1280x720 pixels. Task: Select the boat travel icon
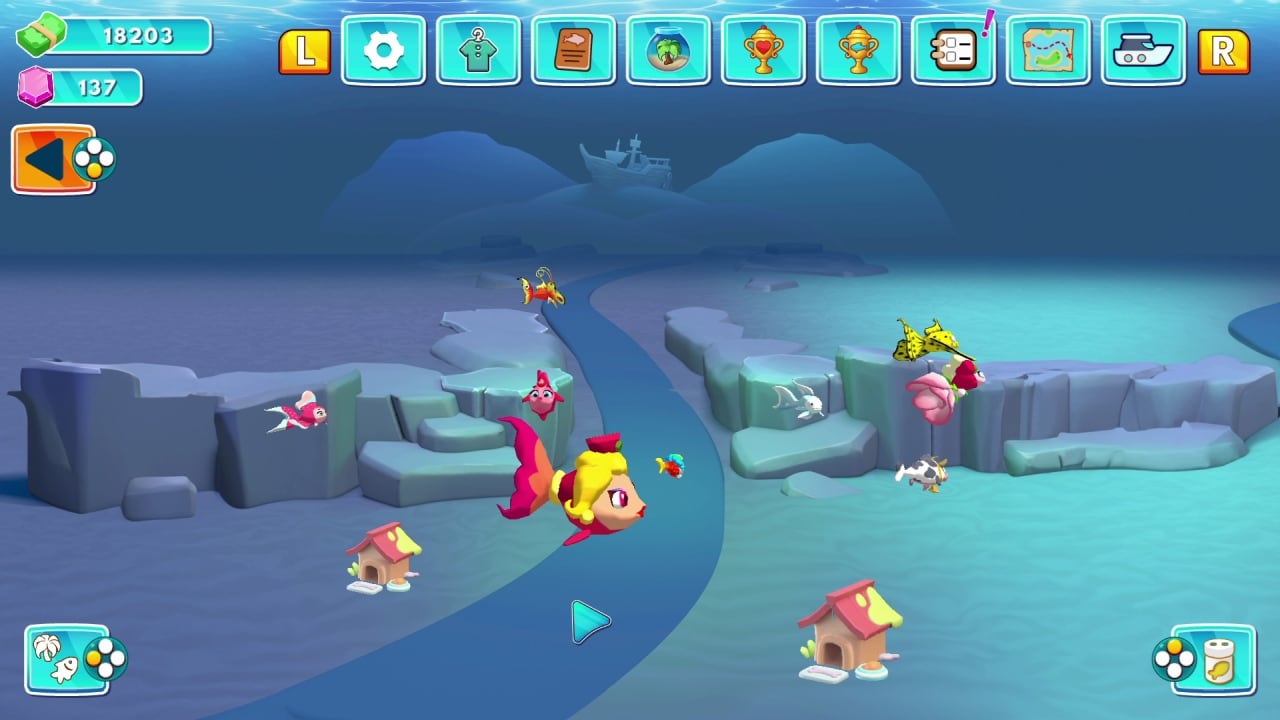point(1143,51)
